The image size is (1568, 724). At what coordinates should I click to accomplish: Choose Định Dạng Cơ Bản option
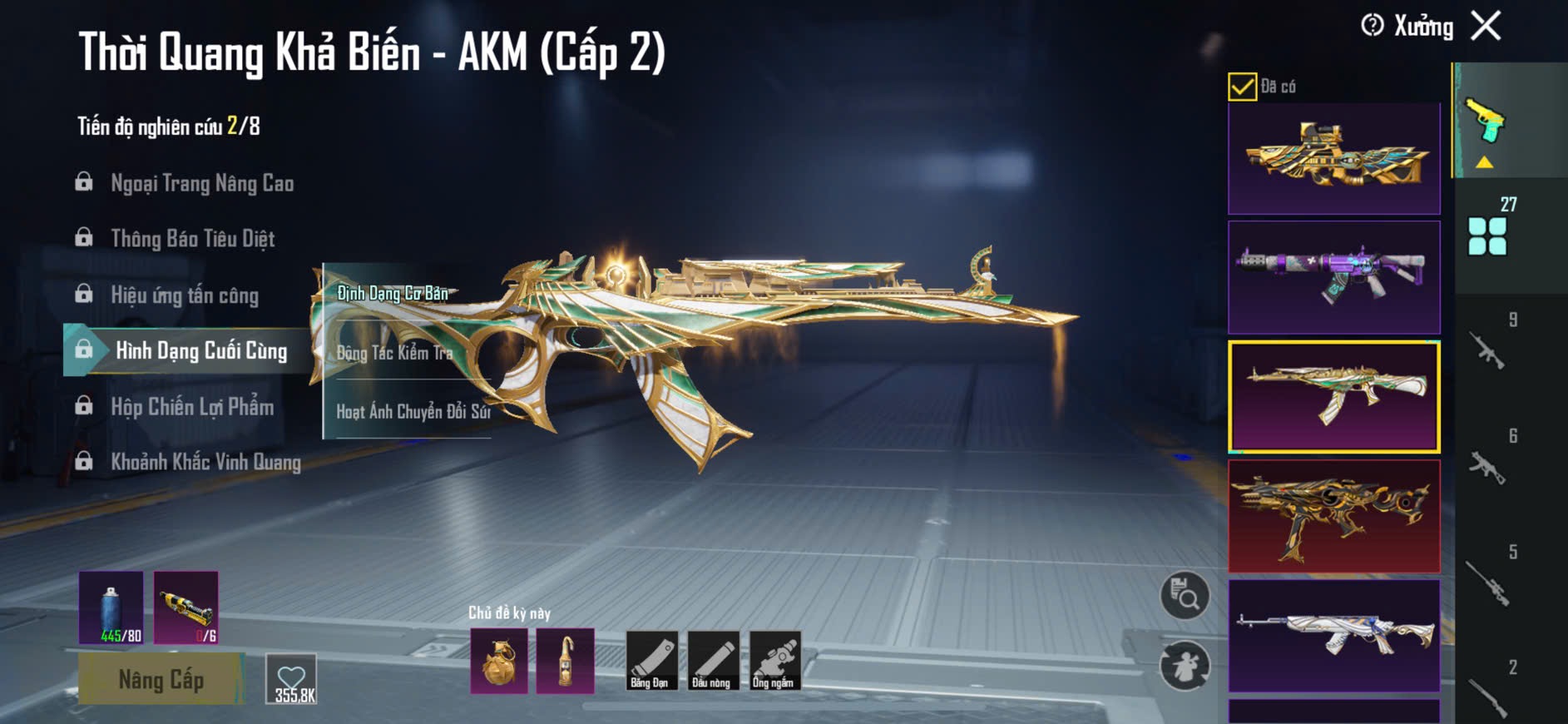click(x=393, y=293)
